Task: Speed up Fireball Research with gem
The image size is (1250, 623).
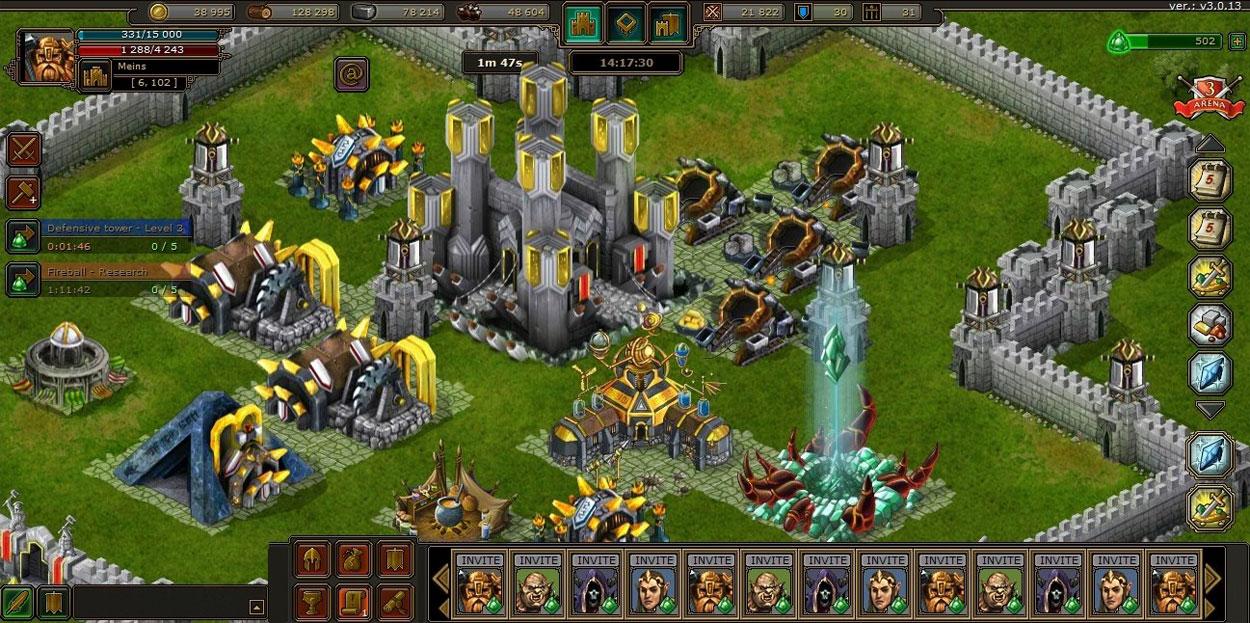Action: tap(22, 280)
